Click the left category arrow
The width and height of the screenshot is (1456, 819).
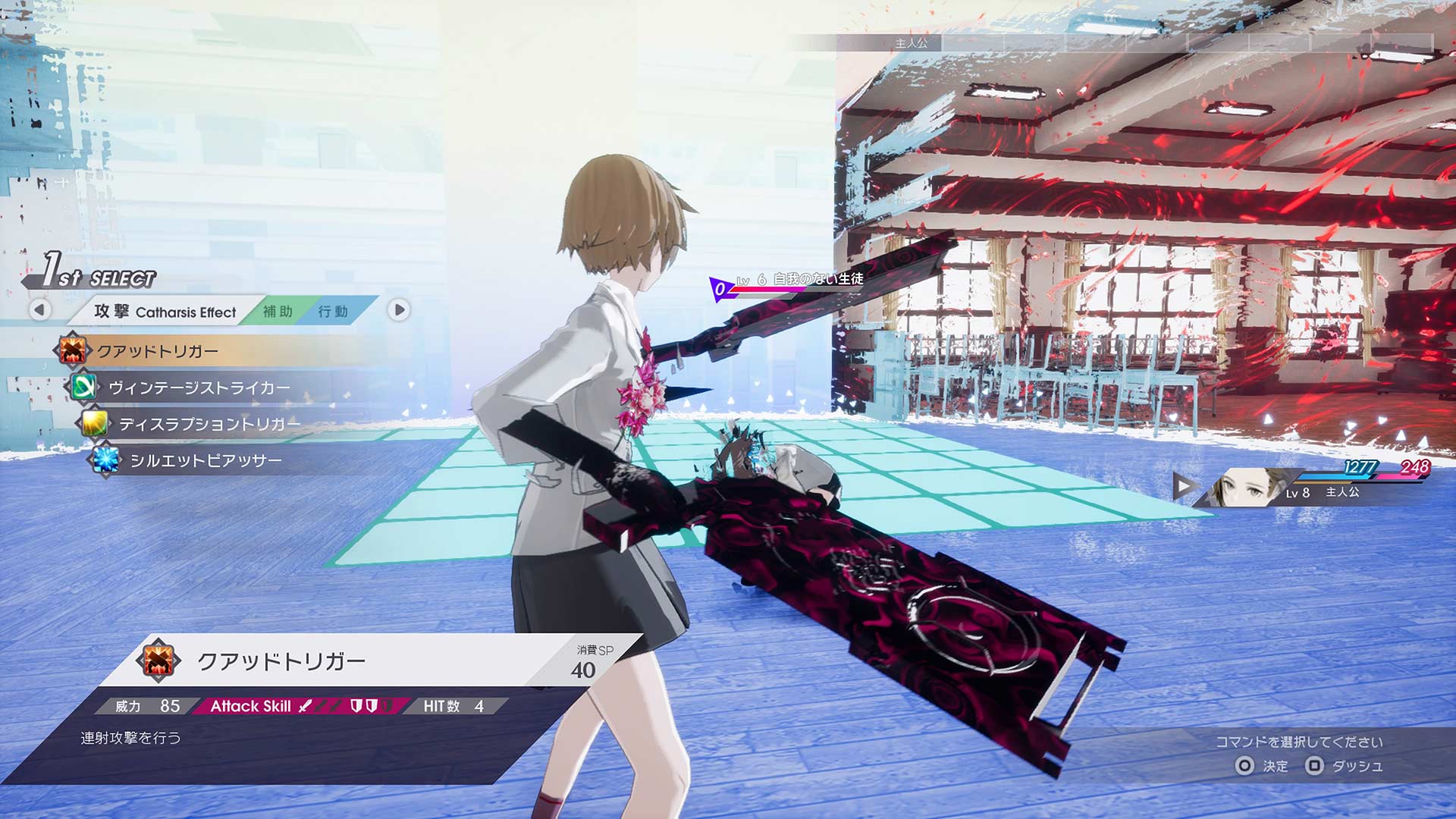tap(40, 309)
